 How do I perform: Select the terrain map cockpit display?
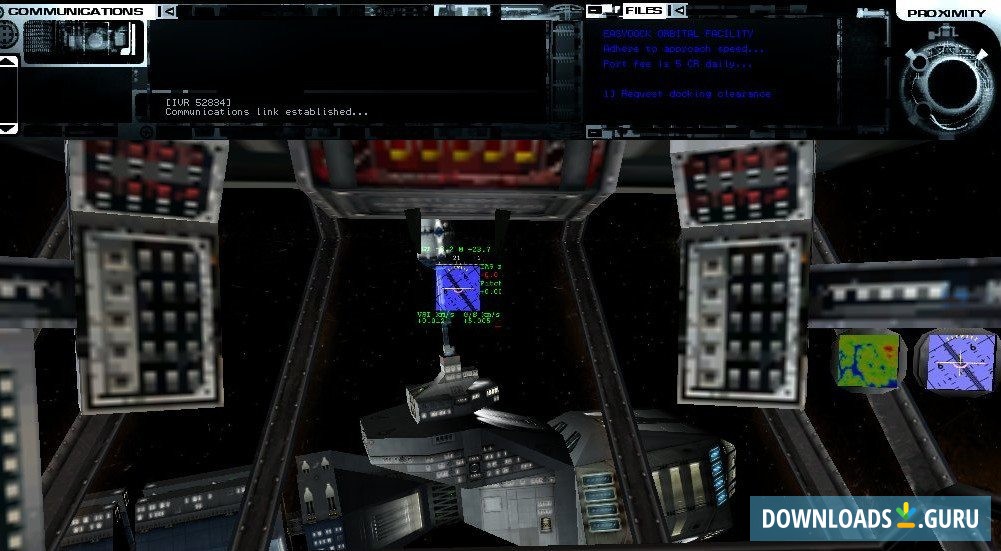(x=866, y=362)
